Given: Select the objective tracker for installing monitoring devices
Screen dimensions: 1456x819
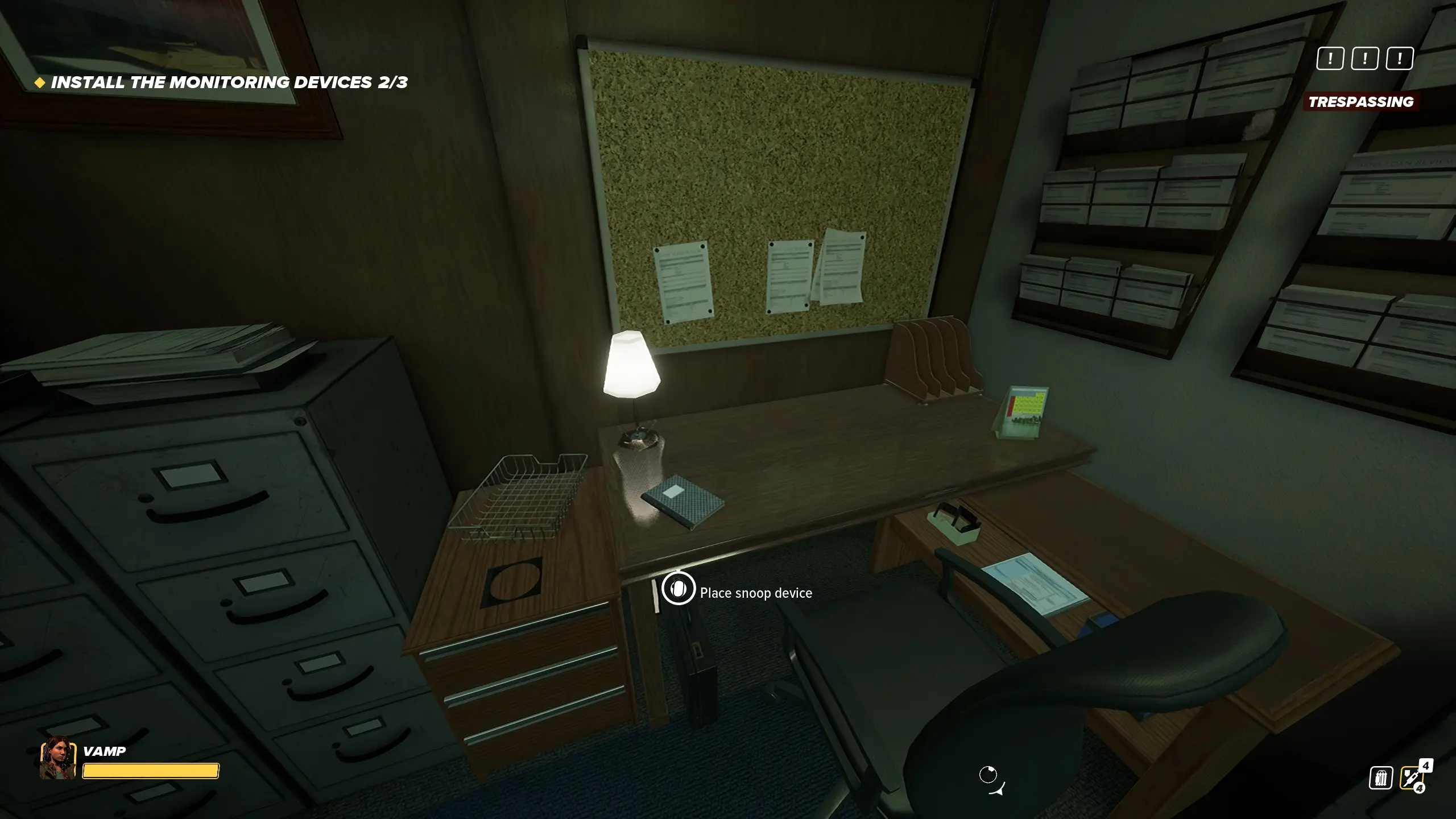Looking at the screenshot, I should tap(229, 83).
